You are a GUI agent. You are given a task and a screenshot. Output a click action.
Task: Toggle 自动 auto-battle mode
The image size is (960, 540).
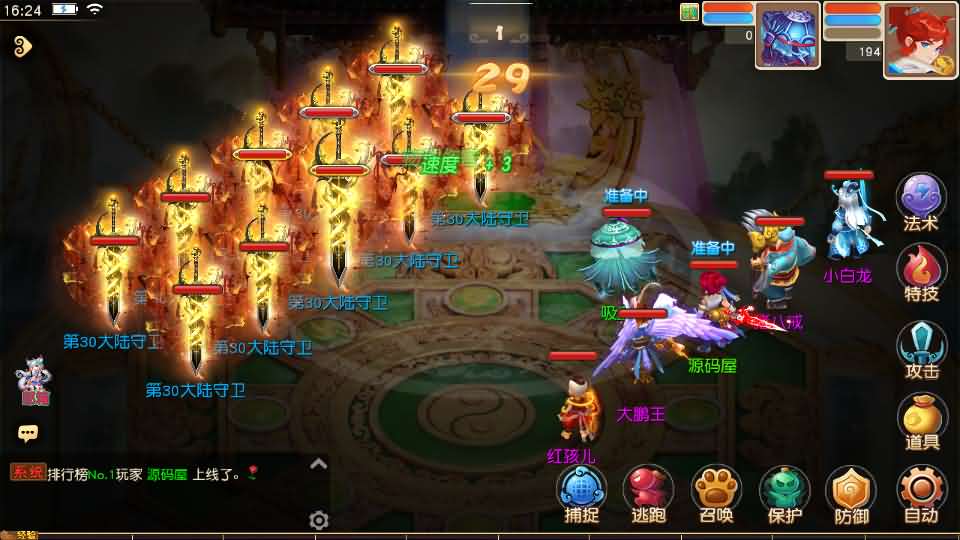(920, 494)
